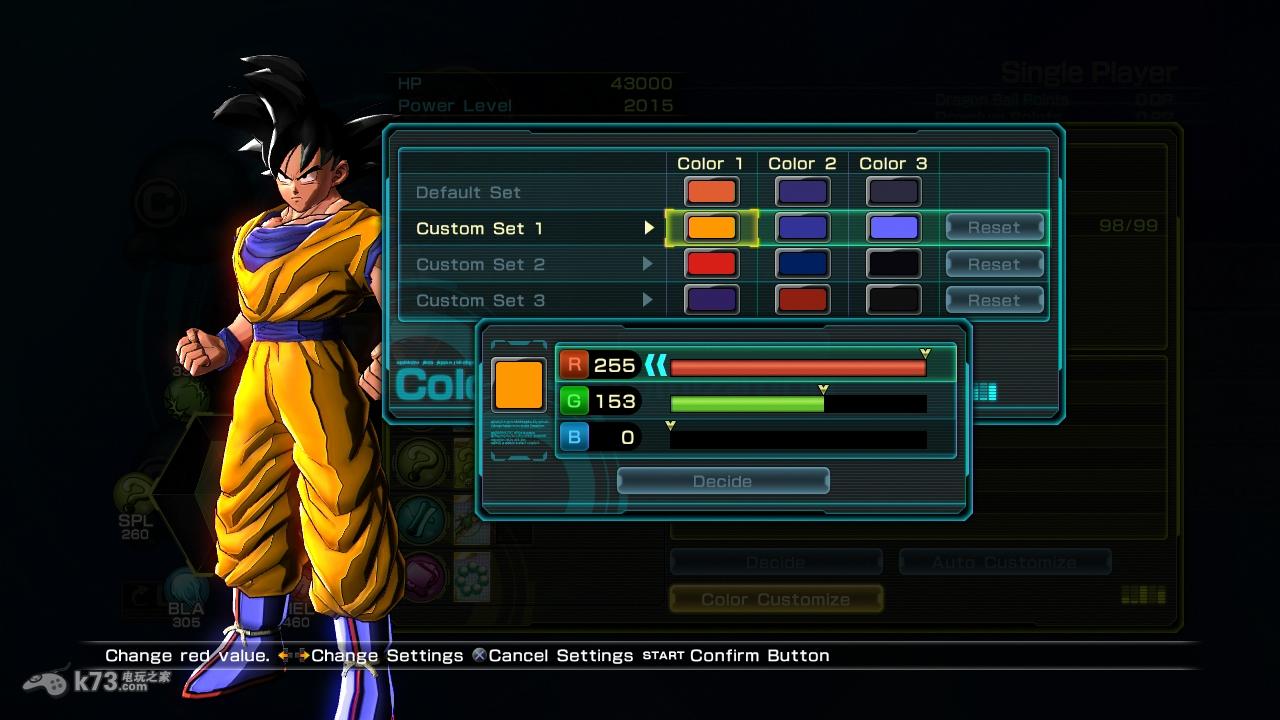Pick Custom Set 1 orange Color 1 swatch
Viewport: 1280px width, 720px height.
(711, 228)
